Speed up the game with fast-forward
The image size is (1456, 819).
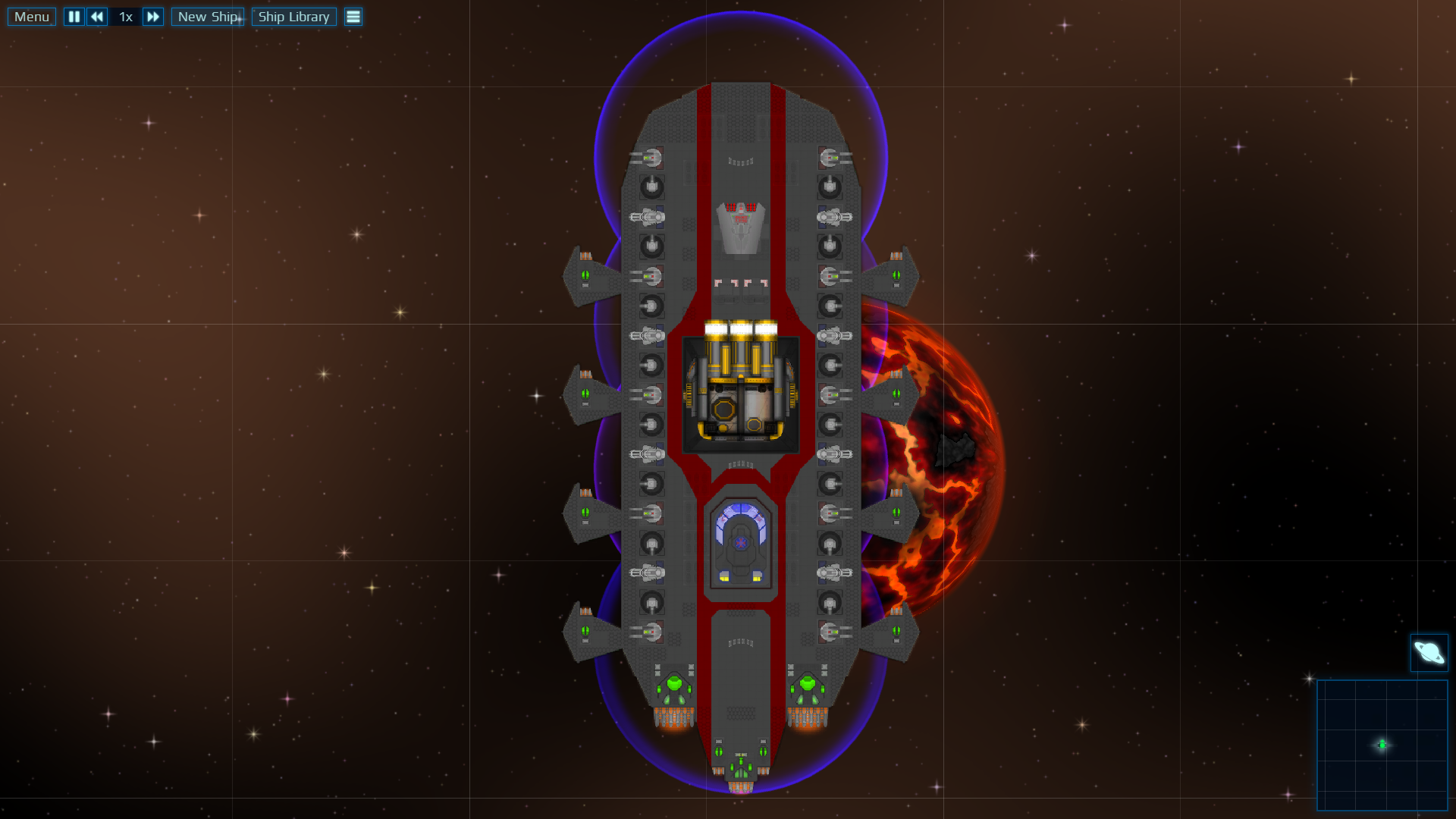[153, 17]
